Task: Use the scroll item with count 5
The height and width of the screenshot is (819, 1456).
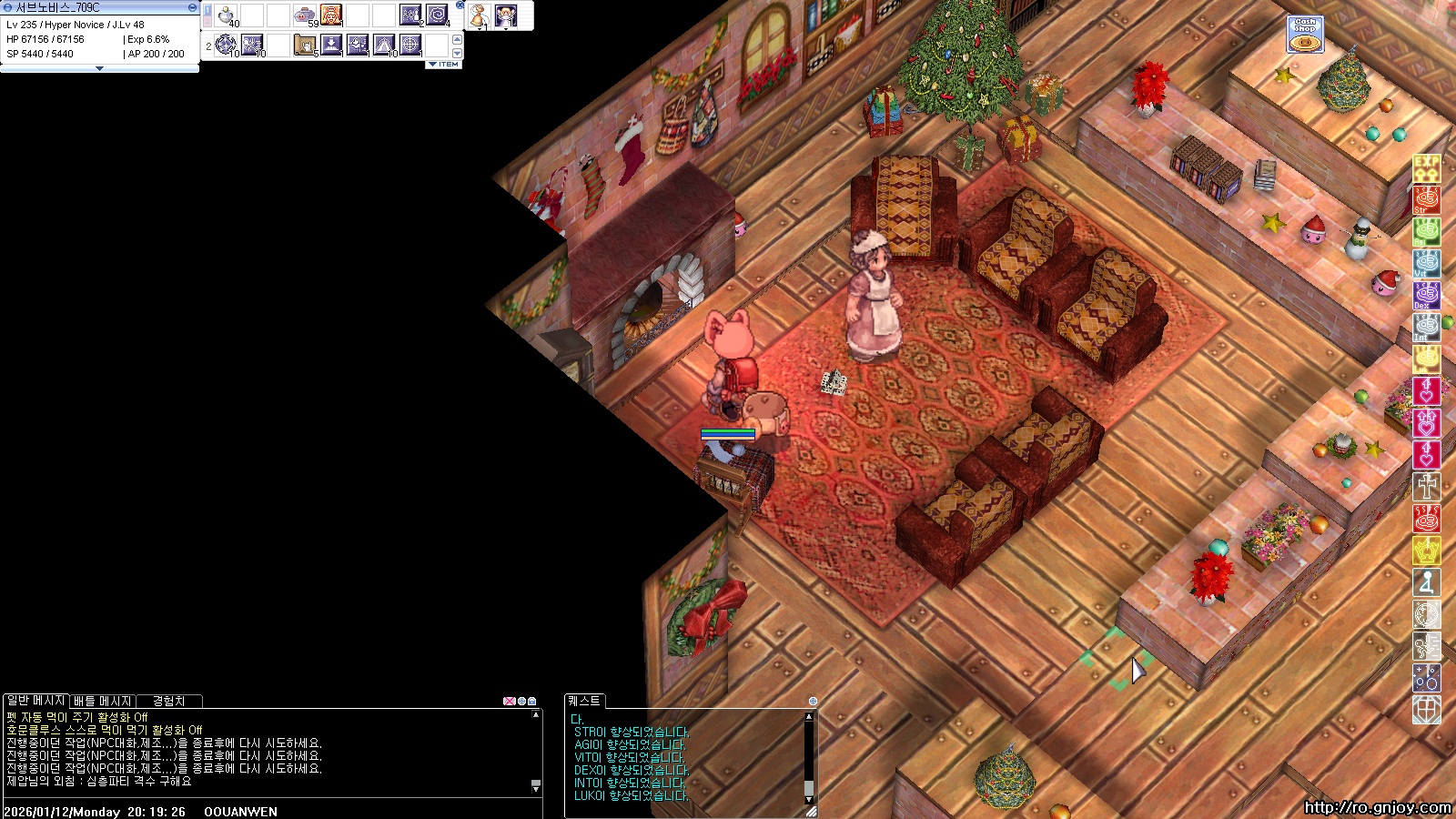Action: point(305,45)
